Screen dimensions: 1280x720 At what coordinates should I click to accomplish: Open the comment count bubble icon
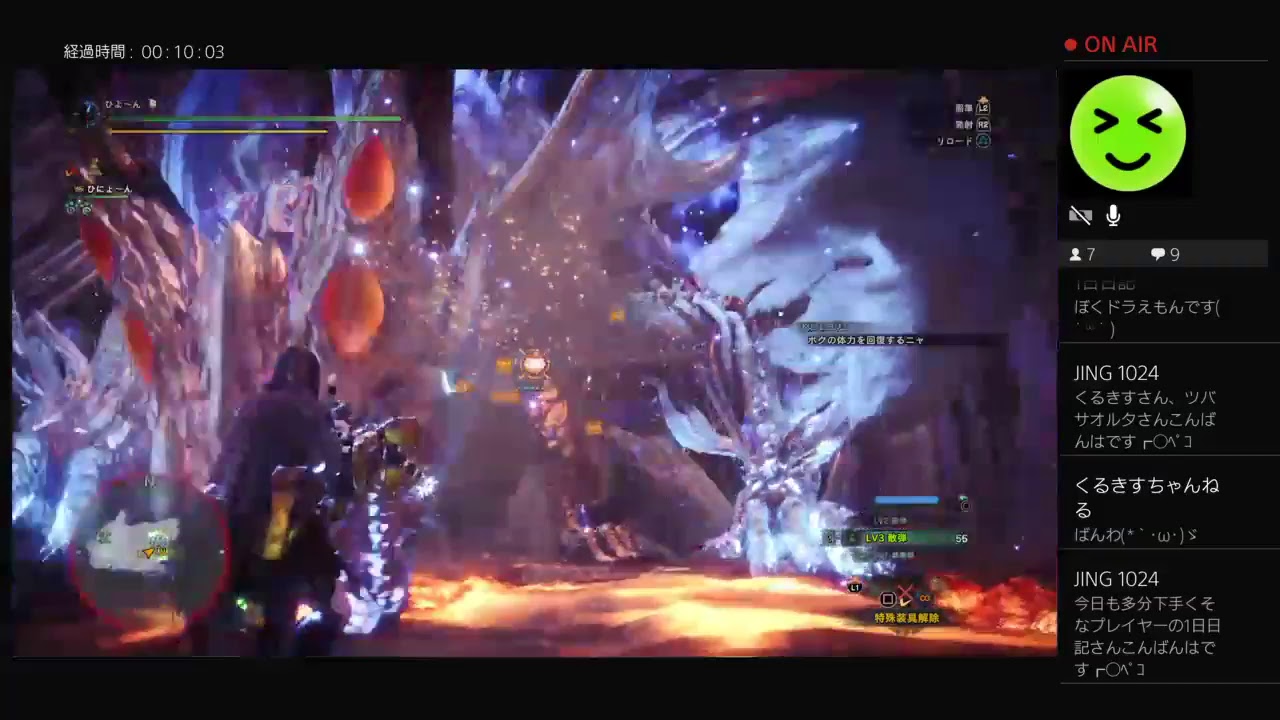point(1158,254)
